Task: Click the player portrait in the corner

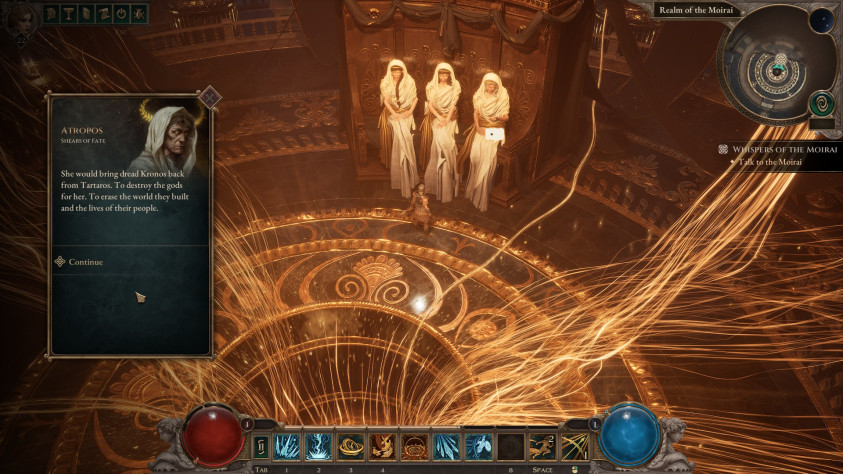Action: pos(20,18)
